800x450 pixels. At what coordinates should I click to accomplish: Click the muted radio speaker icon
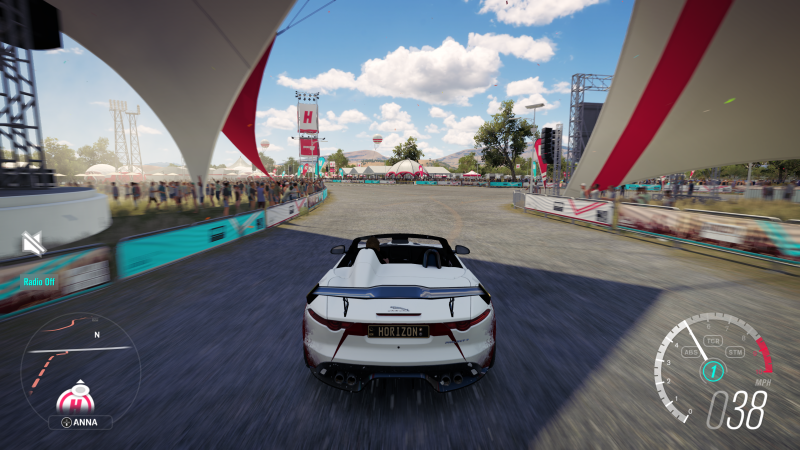coord(34,243)
